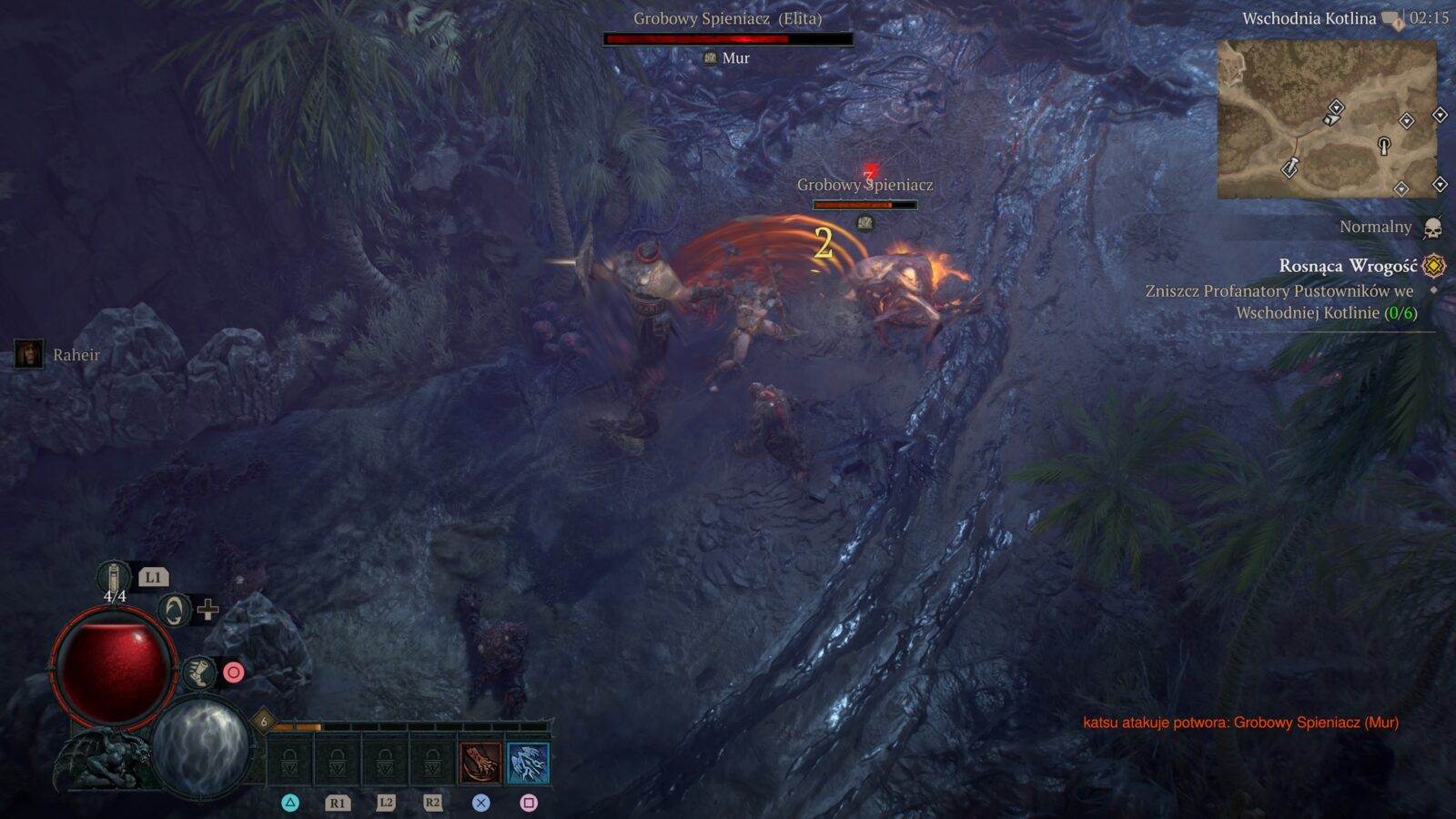Viewport: 1456px width, 819px height.
Task: Click the waypoint marker on the minimap
Action: 1290,167
